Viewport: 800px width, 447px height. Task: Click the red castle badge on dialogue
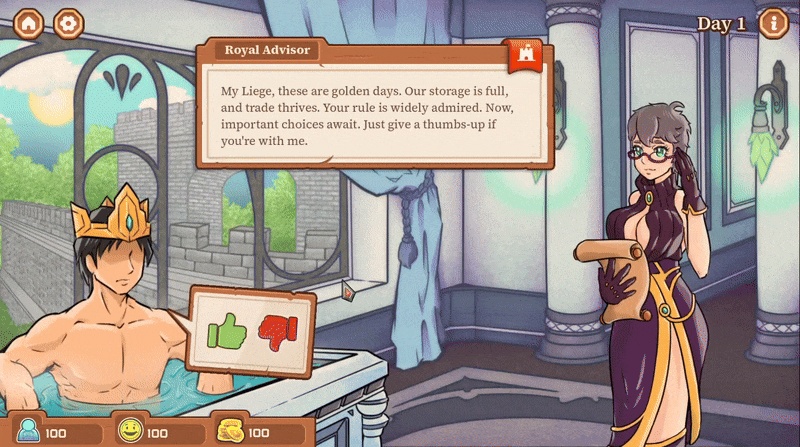[525, 57]
